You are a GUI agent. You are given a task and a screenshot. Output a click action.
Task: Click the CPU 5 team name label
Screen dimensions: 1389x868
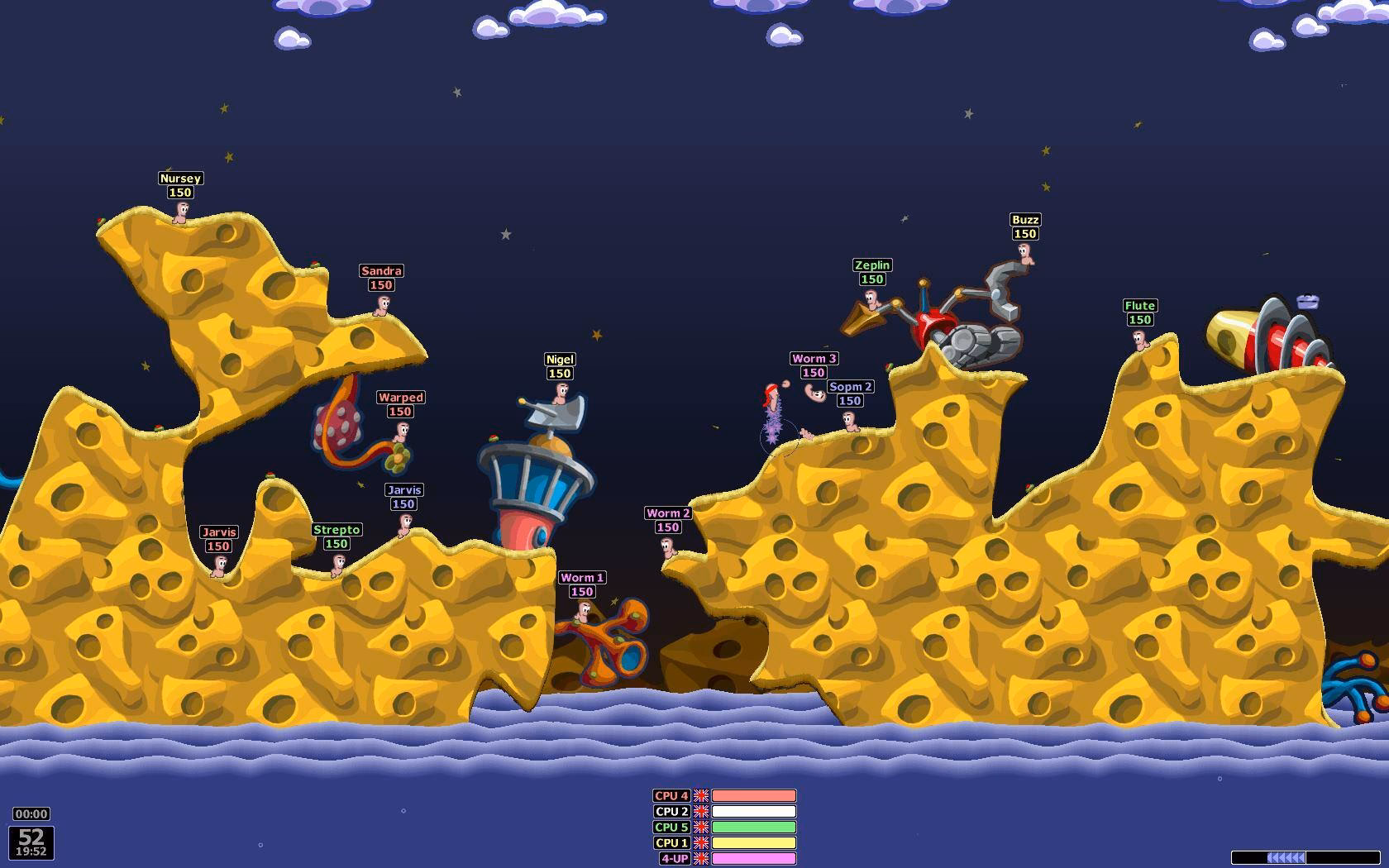coord(671,827)
